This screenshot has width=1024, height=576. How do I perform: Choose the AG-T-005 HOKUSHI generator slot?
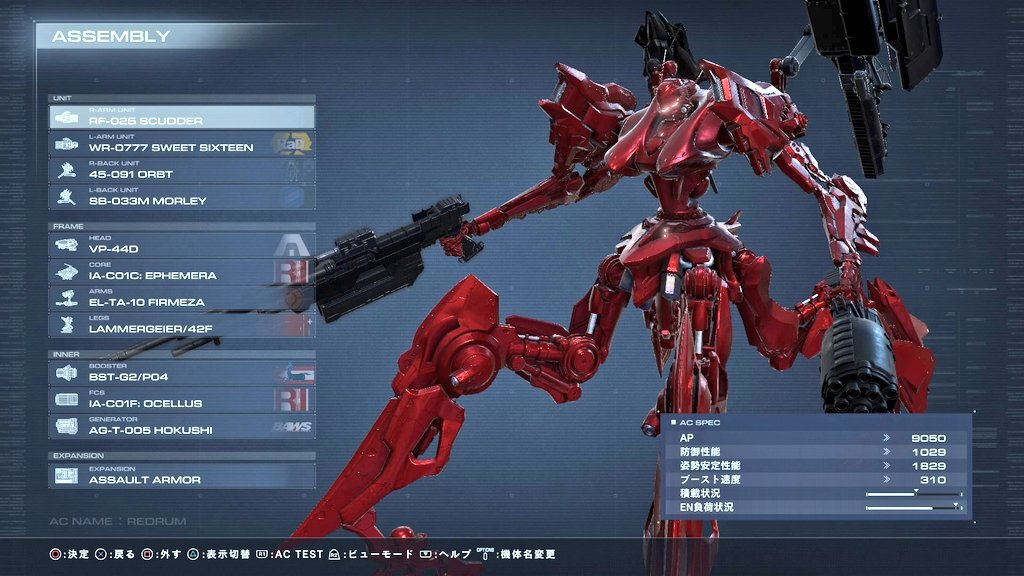tap(181, 427)
